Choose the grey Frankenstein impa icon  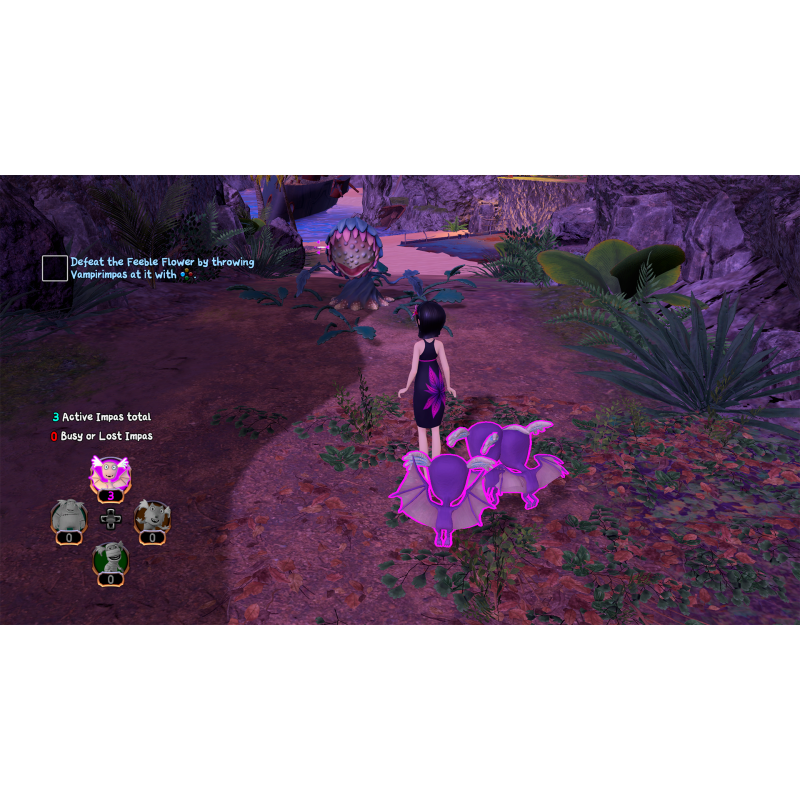click(x=68, y=516)
